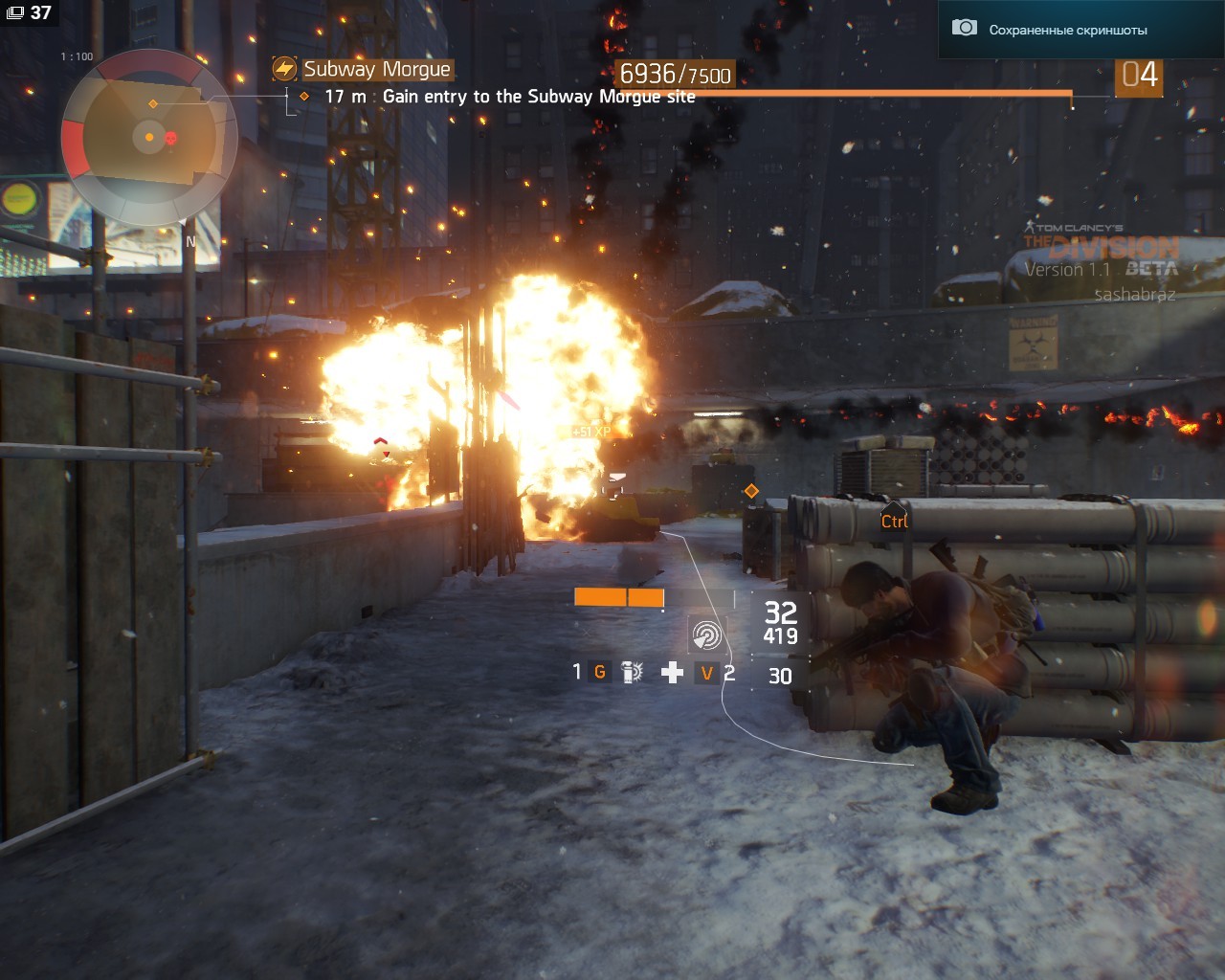Click the red skull marker on the minimap

pyautogui.click(x=171, y=139)
